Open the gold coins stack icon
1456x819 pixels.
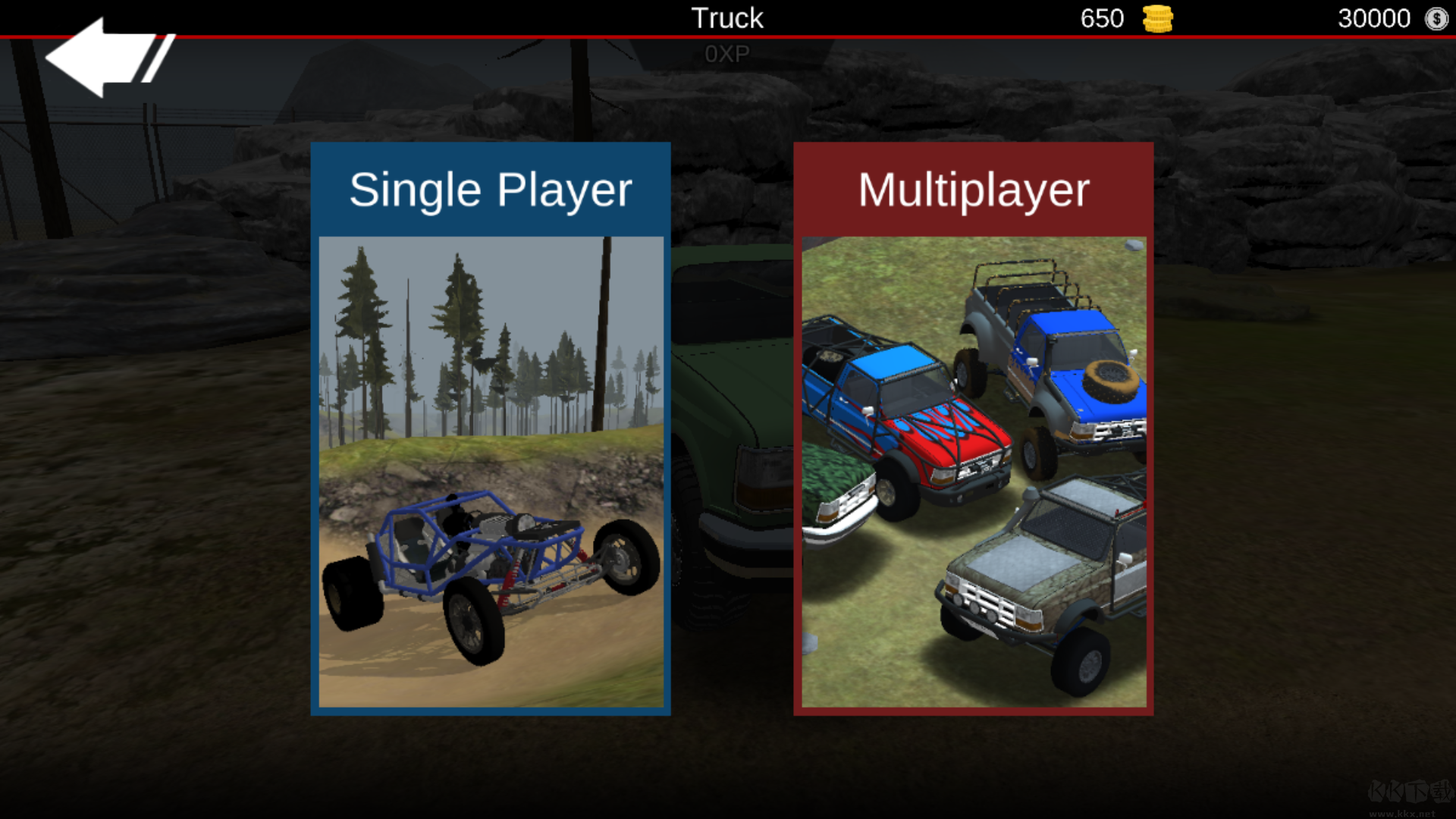point(1157,19)
